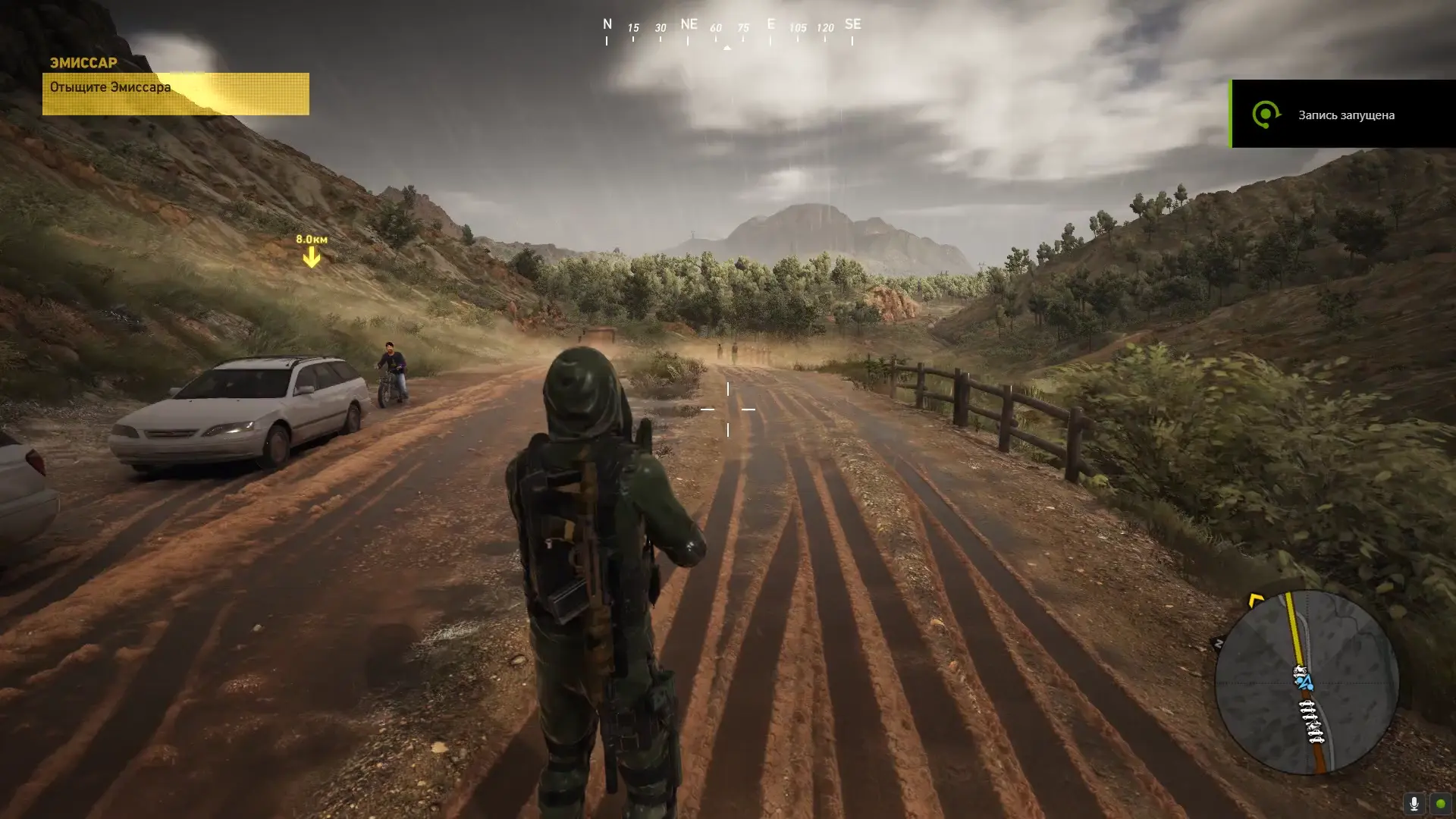This screenshot has width=1456, height=819.
Task: Click the white crosshair at screen center
Action: tap(730, 409)
